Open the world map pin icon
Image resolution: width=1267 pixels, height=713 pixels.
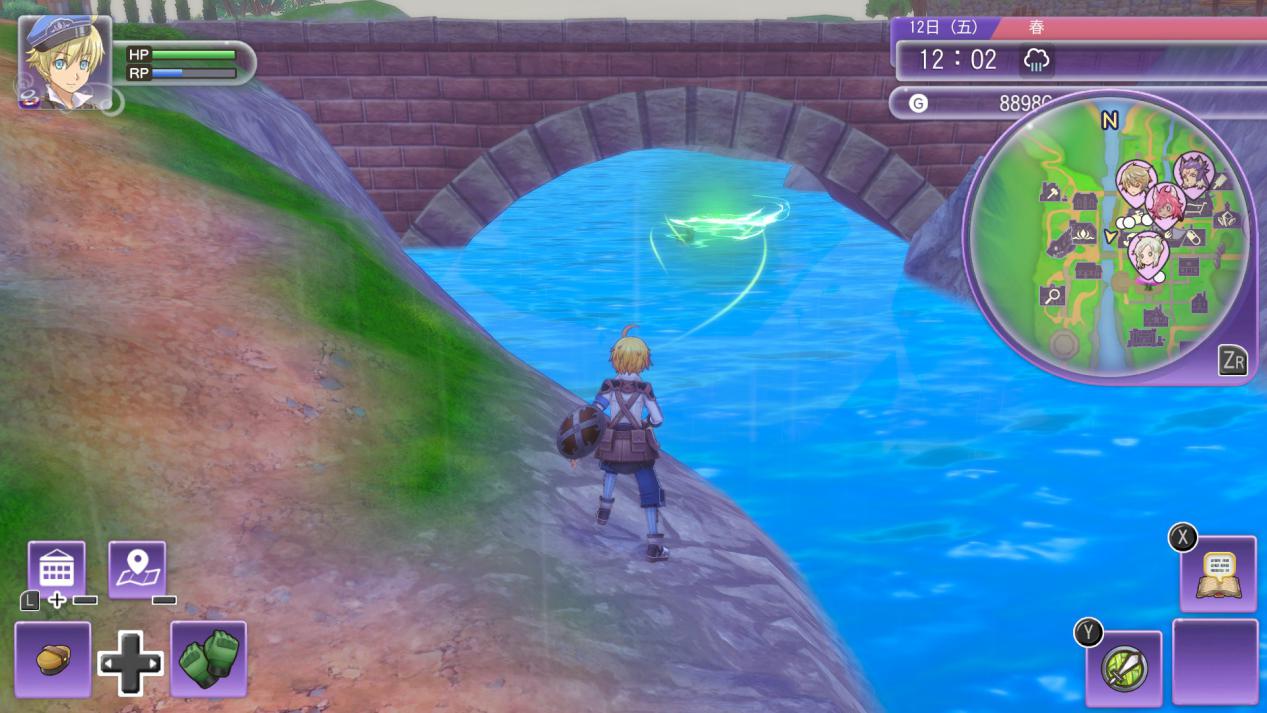(137, 569)
